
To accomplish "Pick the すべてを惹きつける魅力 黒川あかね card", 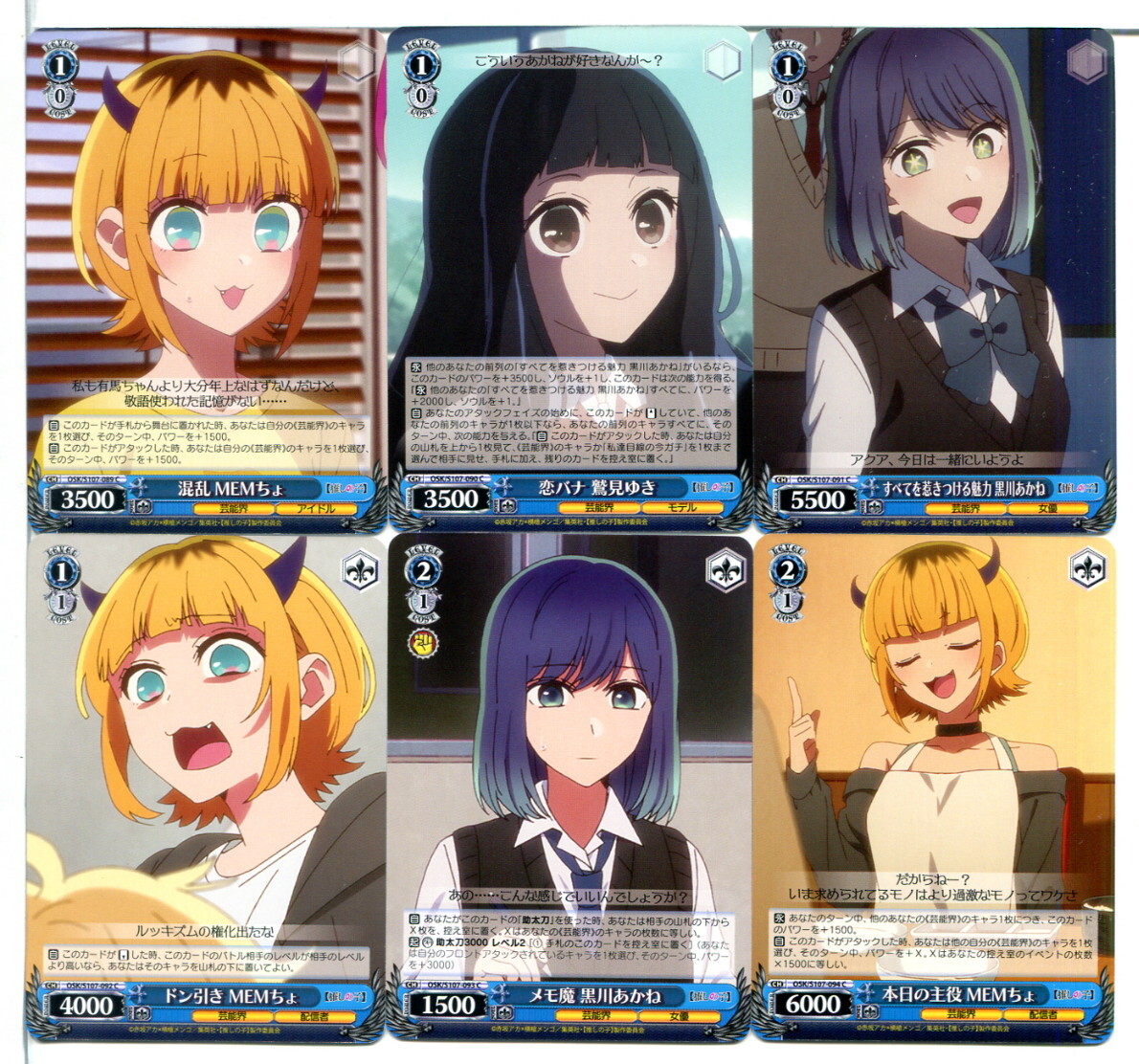I will (x=934, y=277).
